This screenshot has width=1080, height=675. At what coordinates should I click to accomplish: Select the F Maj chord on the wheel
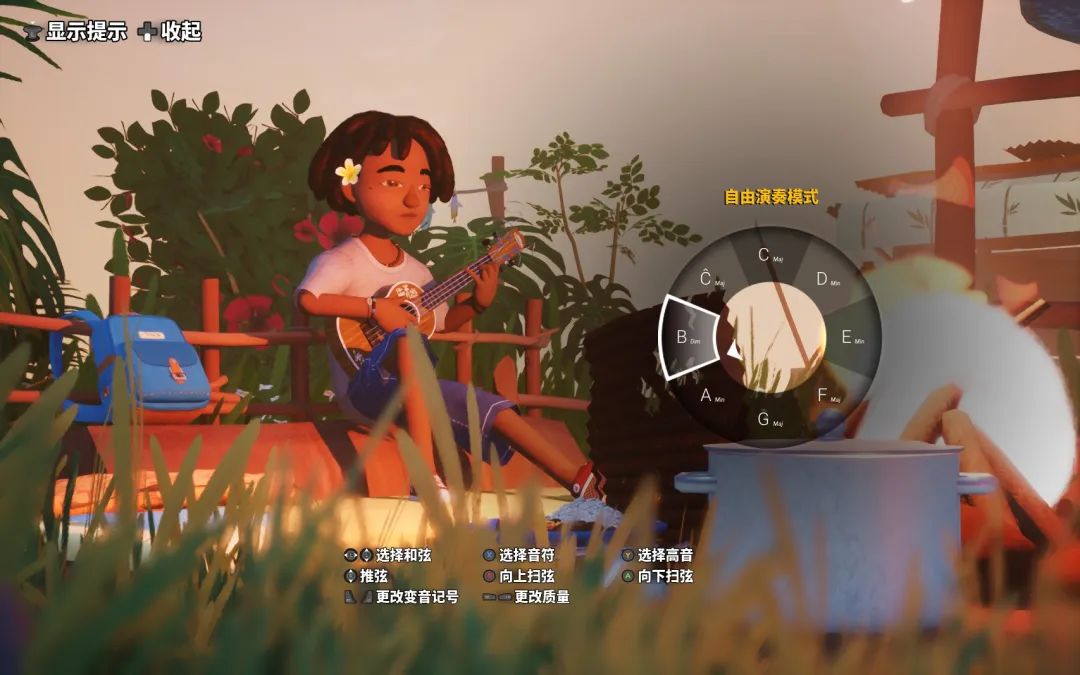828,396
